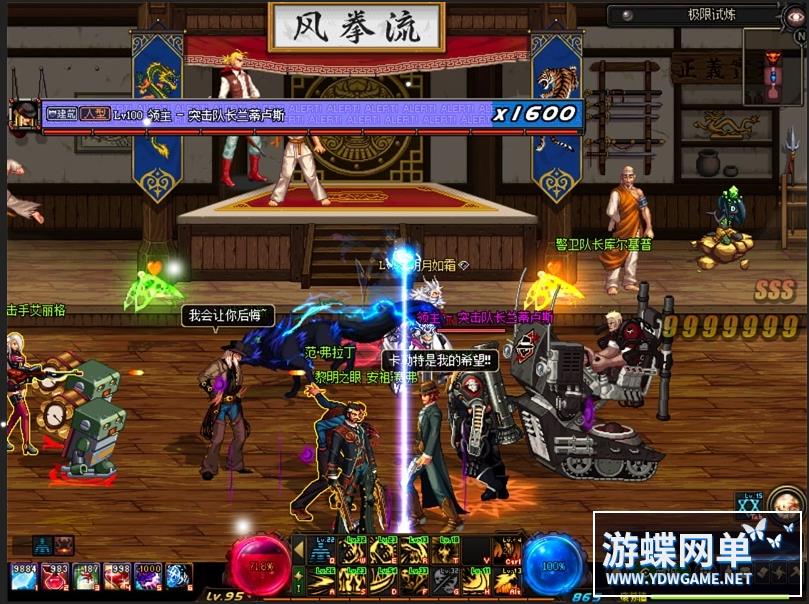809x604 pixels.
Task: Activate the Lv.22 blue pyramid skill
Action: tap(323, 550)
